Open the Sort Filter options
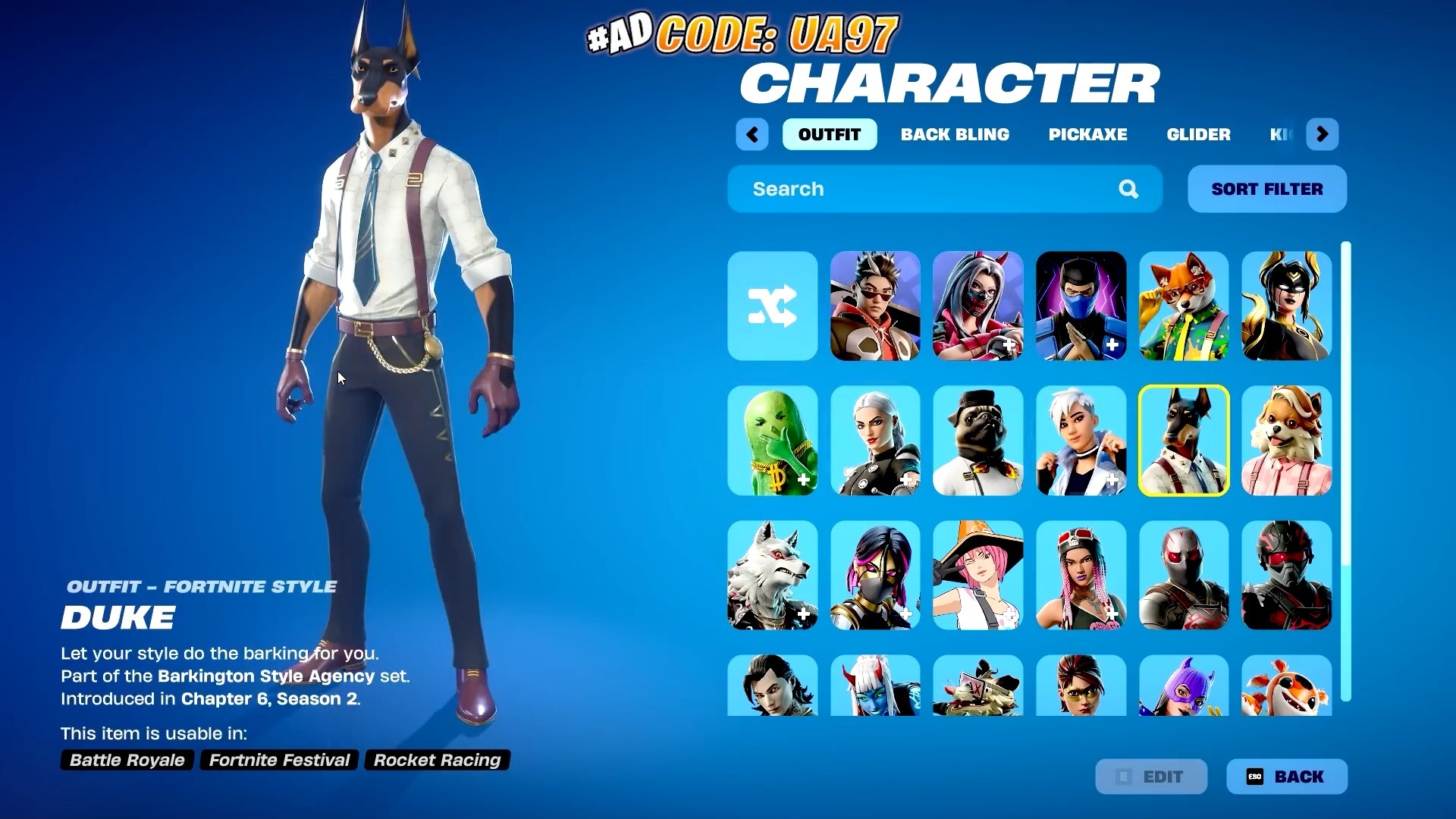Viewport: 1456px width, 819px height. [x=1266, y=189]
